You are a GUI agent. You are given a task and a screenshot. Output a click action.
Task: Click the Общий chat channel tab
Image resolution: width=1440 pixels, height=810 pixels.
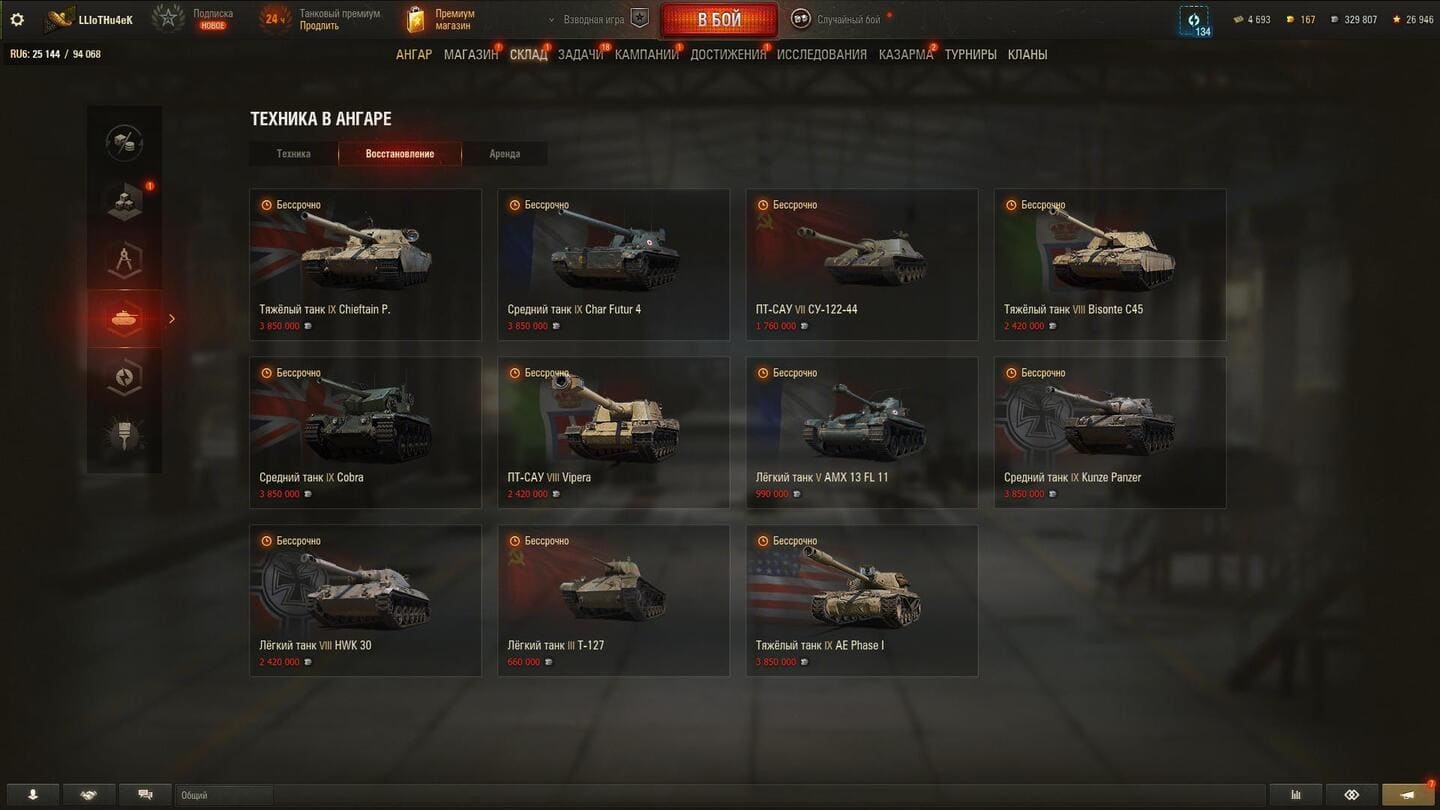coord(222,795)
